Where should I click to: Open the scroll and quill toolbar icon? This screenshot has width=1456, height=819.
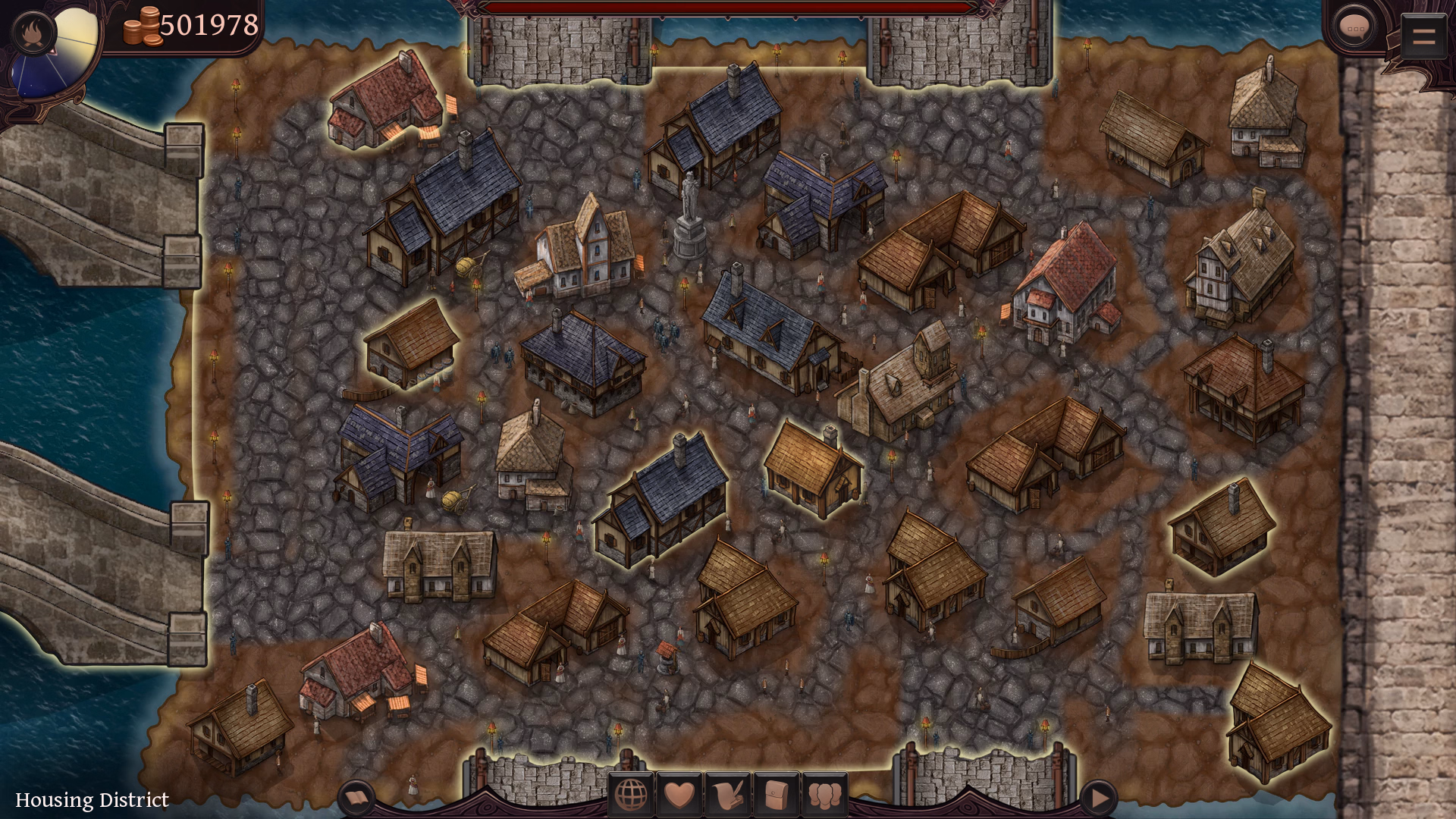tap(728, 795)
